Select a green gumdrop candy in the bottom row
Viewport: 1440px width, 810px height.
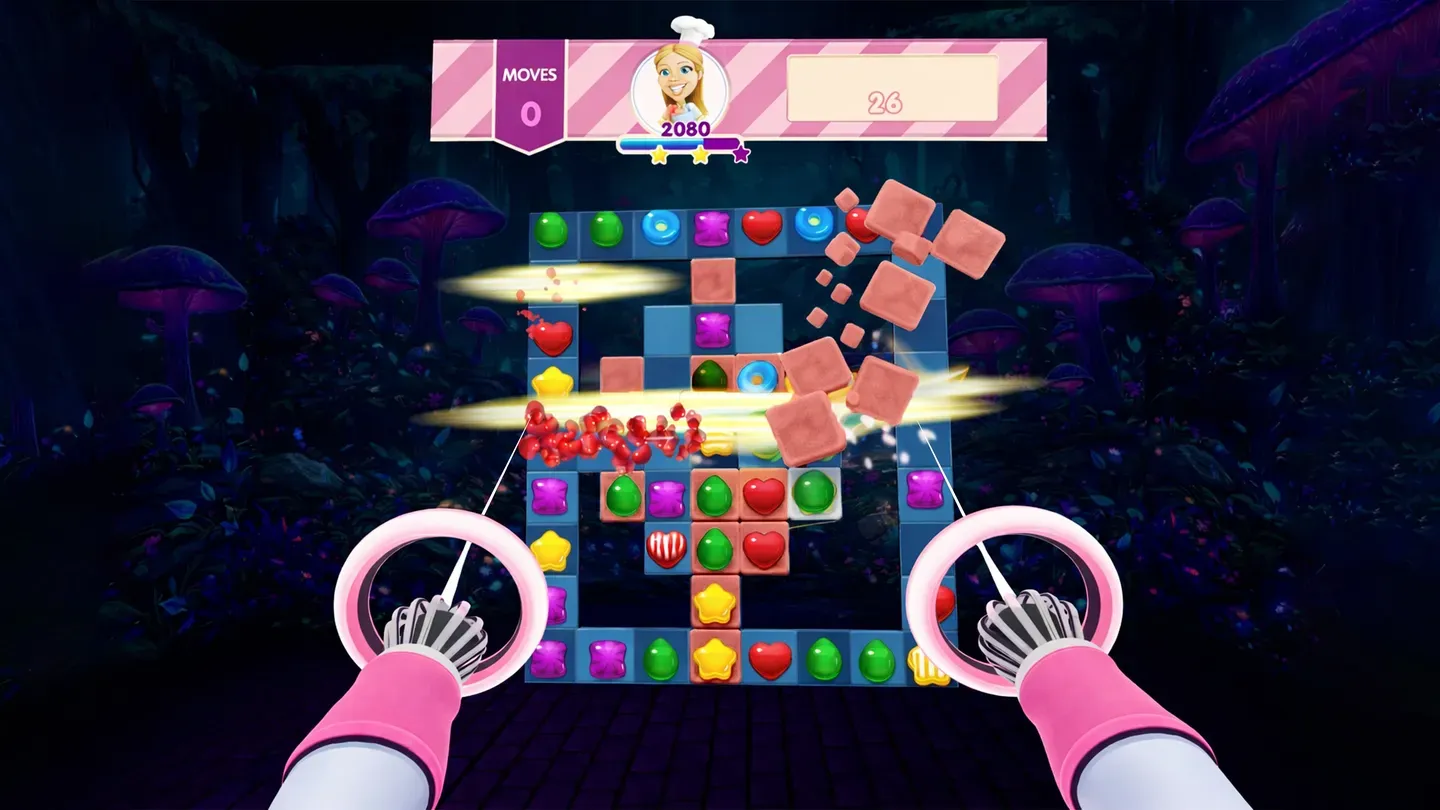pyautogui.click(x=823, y=660)
